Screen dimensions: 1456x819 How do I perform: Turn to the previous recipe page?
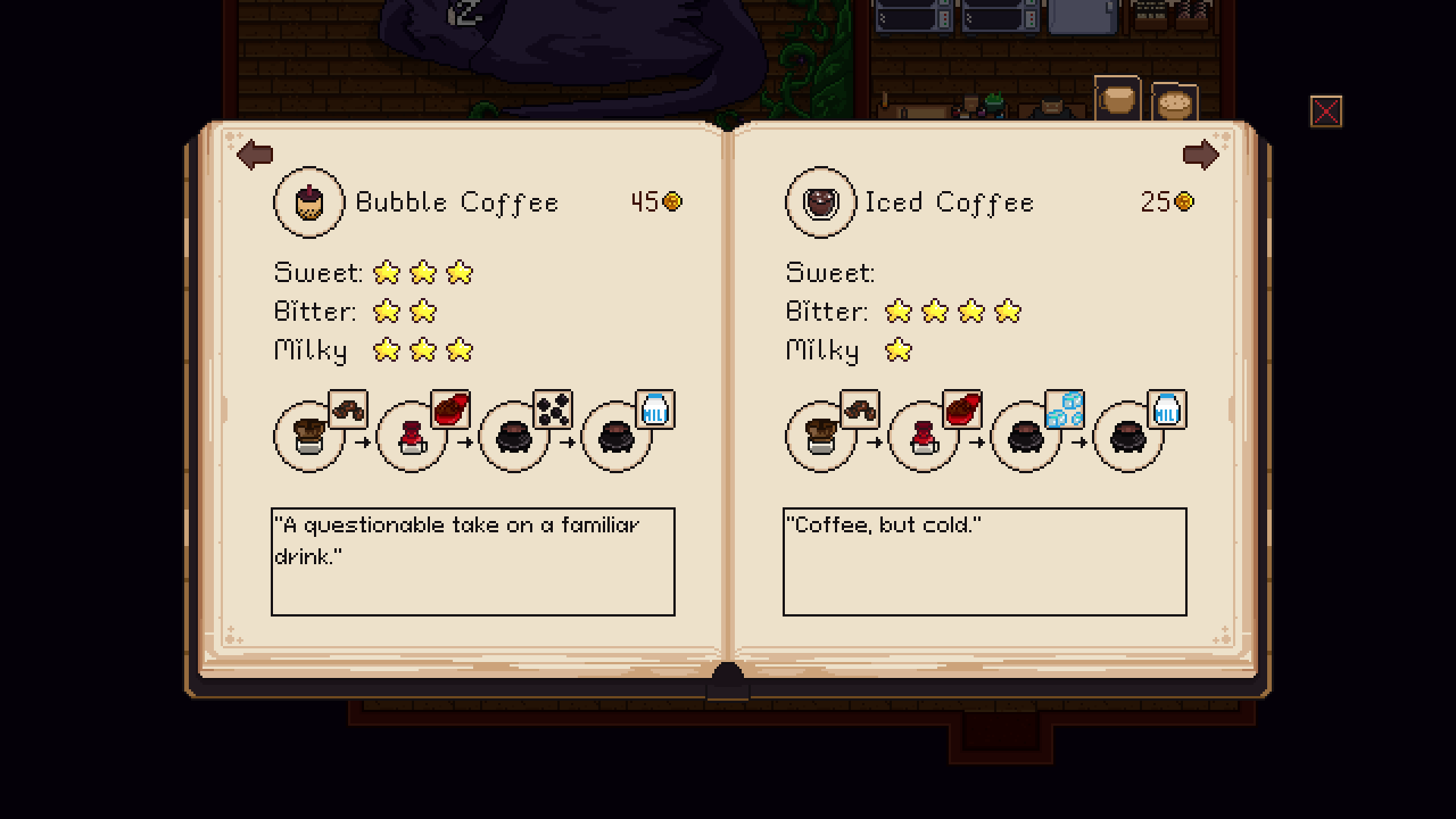pos(255,155)
